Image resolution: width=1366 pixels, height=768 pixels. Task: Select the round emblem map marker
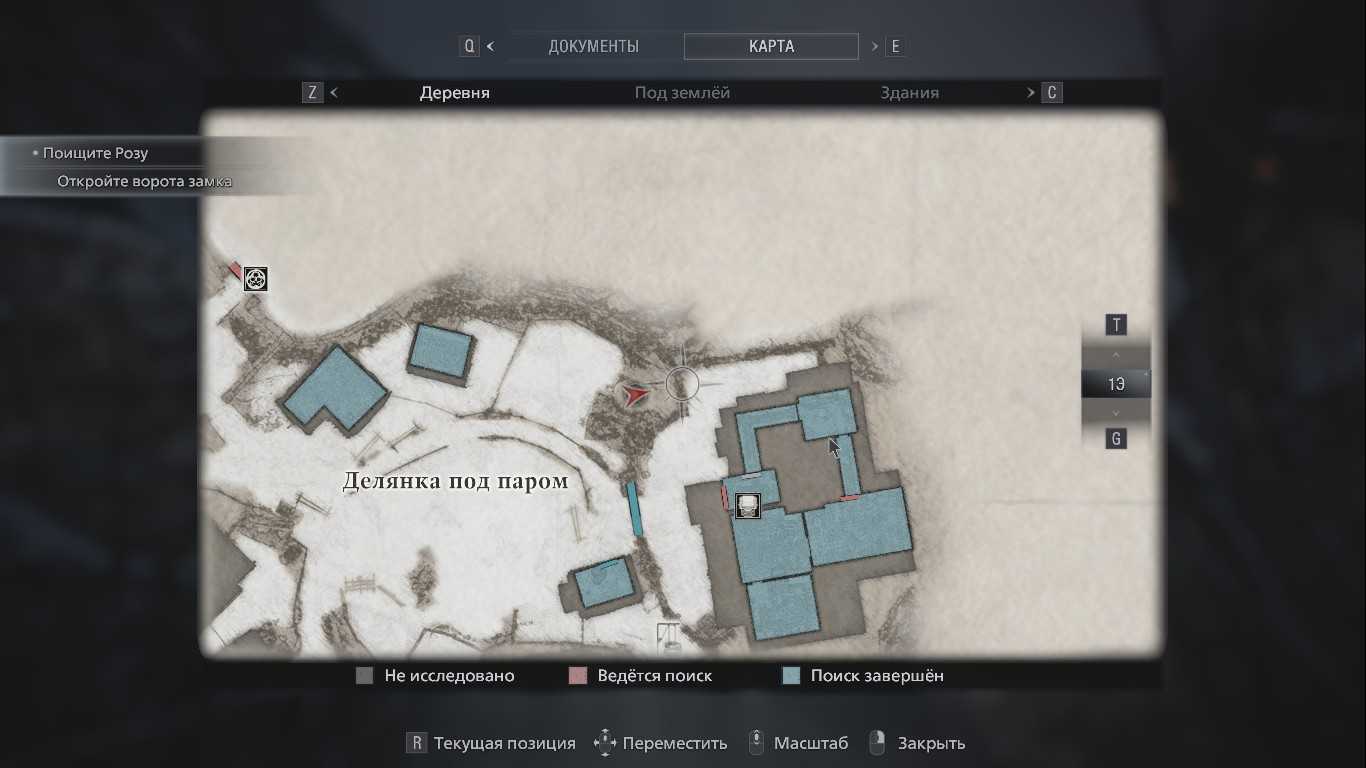[x=256, y=279]
